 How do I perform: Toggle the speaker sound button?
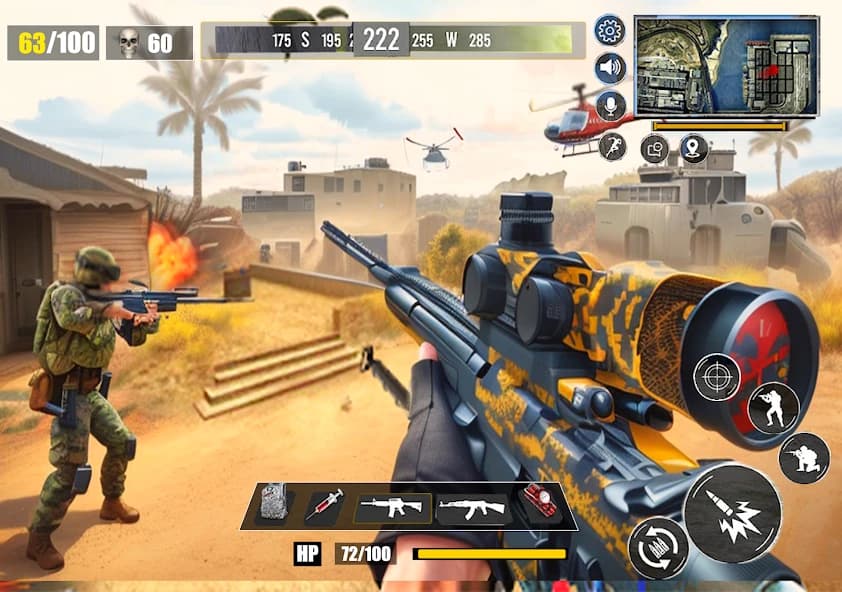click(610, 68)
